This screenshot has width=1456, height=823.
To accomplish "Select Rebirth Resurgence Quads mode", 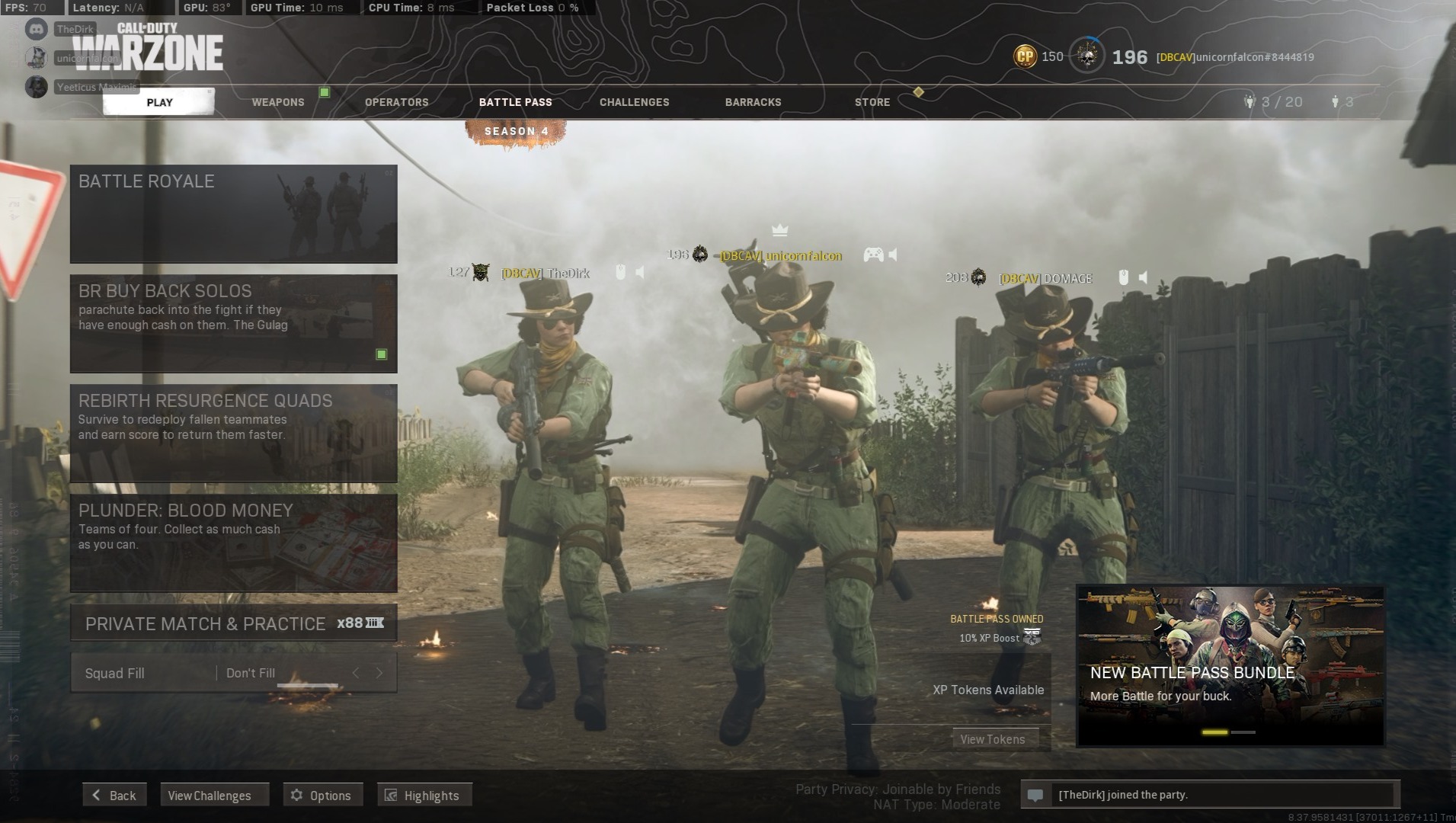I will (233, 433).
